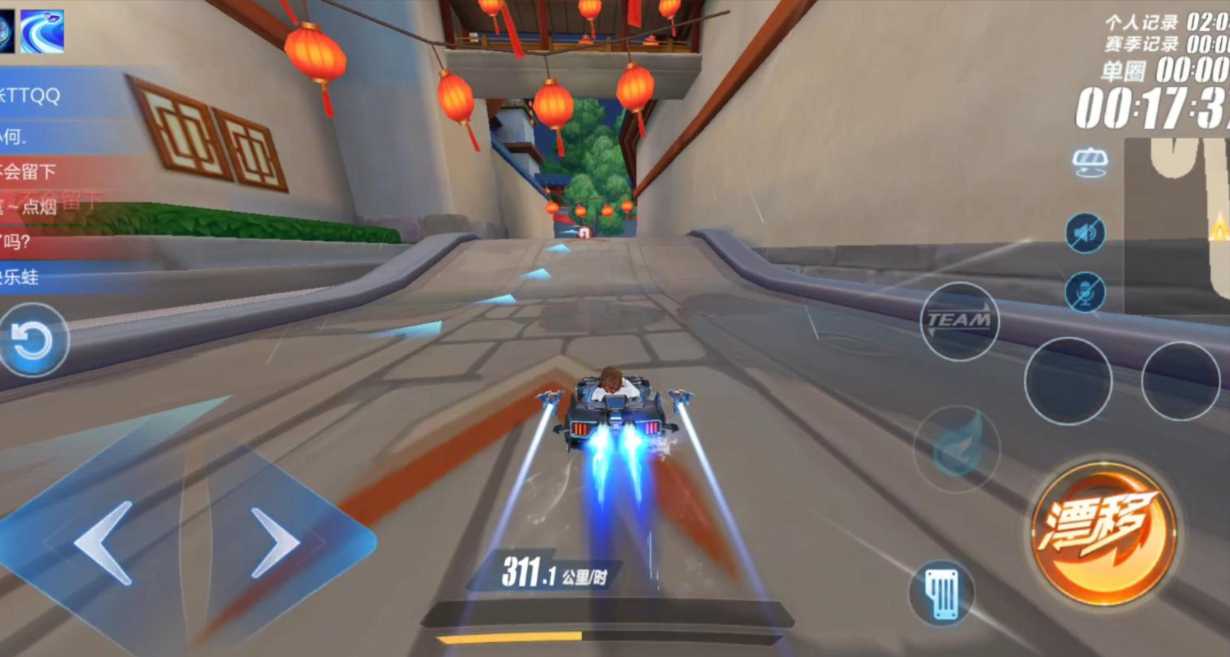The image size is (1230, 657).
Task: Toggle the muted speaker icon
Action: 1085,233
